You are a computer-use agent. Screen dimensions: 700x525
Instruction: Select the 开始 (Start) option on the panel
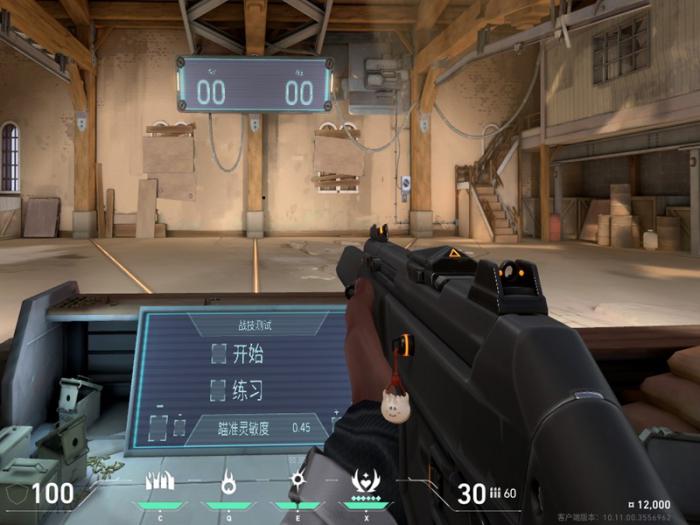(x=237, y=353)
